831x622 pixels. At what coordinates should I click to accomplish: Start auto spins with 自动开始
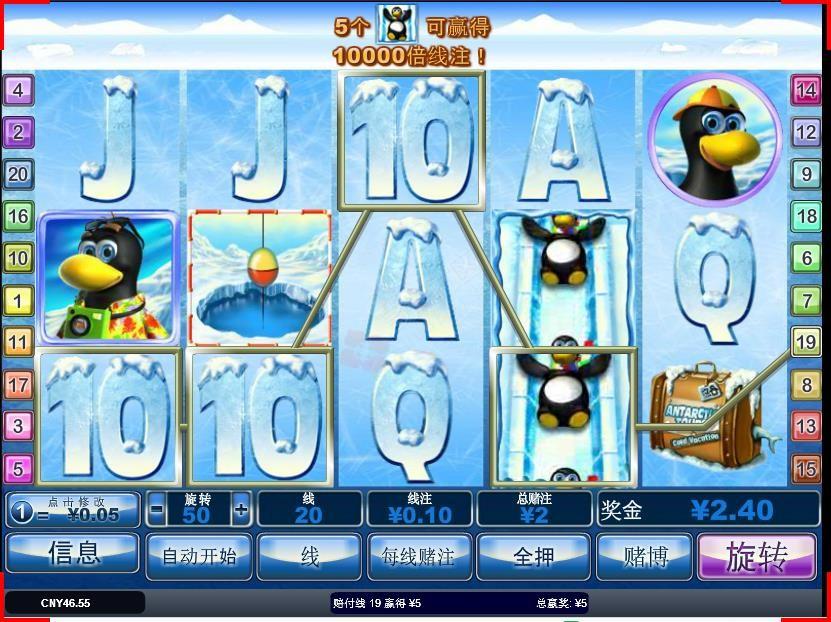pos(199,555)
